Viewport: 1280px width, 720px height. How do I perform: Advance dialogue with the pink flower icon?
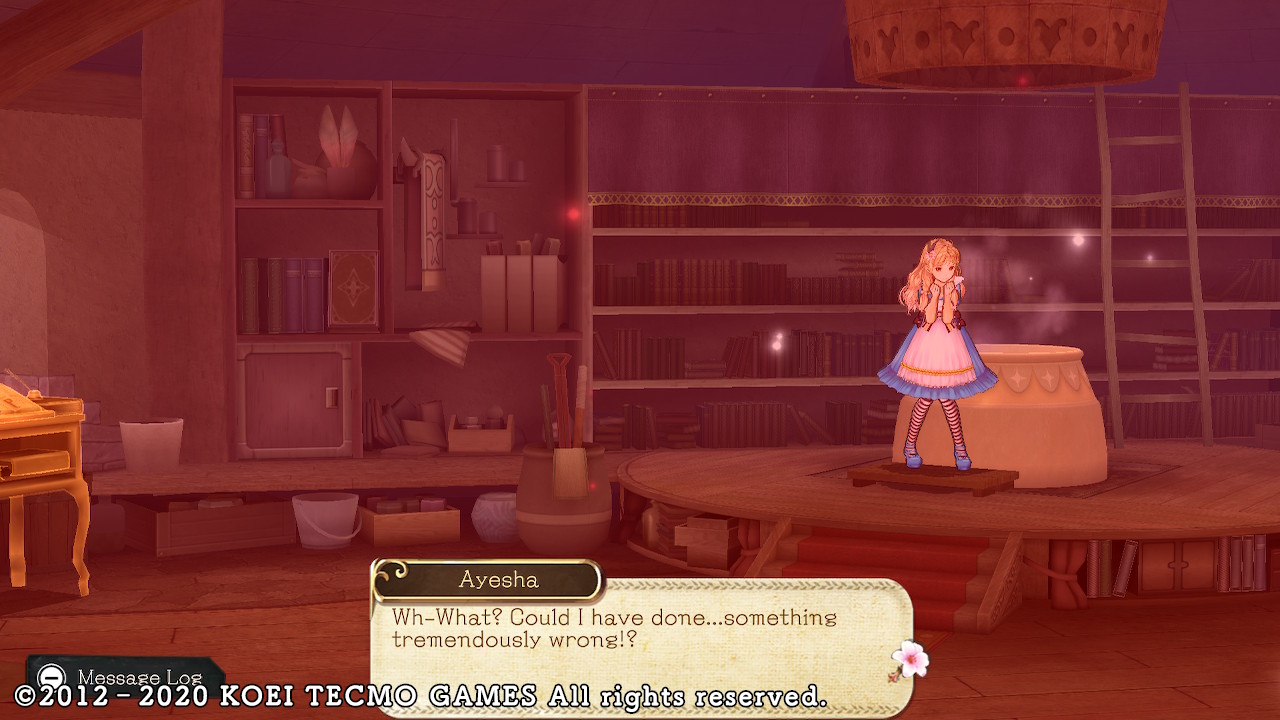coord(909,660)
